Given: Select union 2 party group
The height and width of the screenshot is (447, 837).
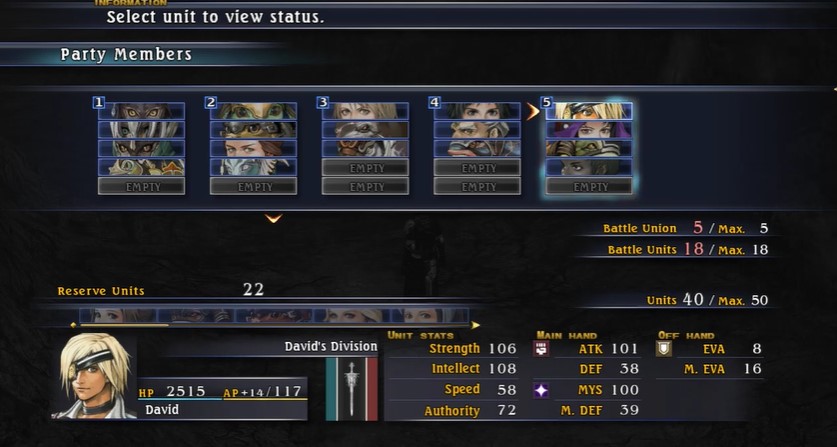Looking at the screenshot, I should [253, 138].
